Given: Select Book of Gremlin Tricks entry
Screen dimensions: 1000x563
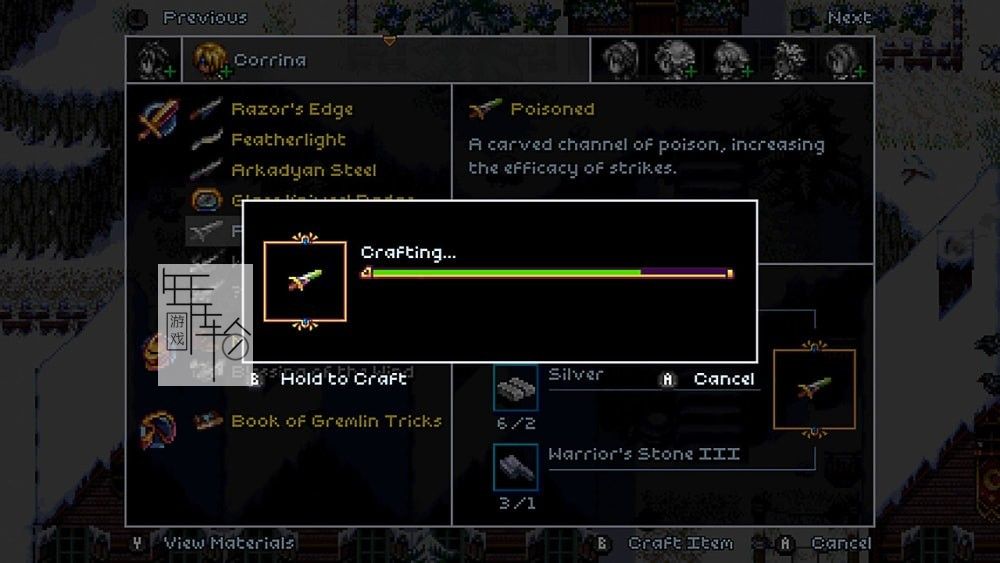Looking at the screenshot, I should (336, 421).
